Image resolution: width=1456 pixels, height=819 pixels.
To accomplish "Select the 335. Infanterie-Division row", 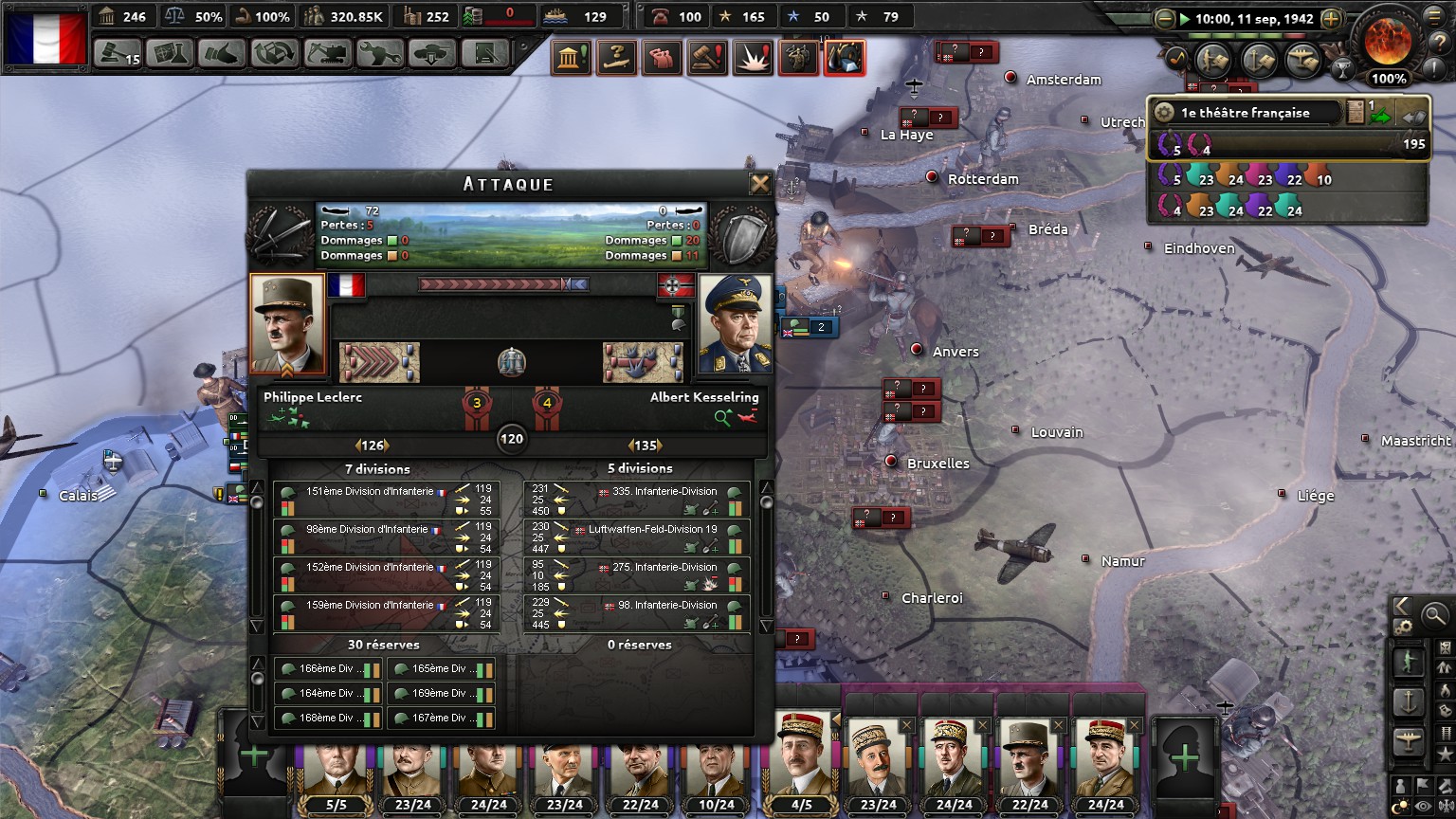I will [x=637, y=500].
